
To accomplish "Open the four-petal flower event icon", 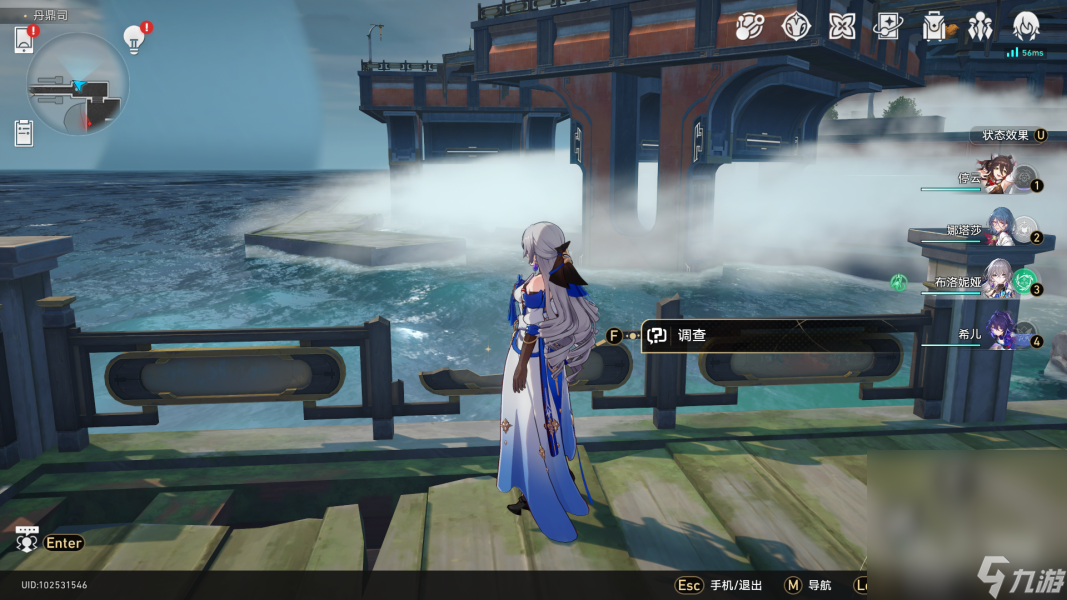I will (842, 27).
